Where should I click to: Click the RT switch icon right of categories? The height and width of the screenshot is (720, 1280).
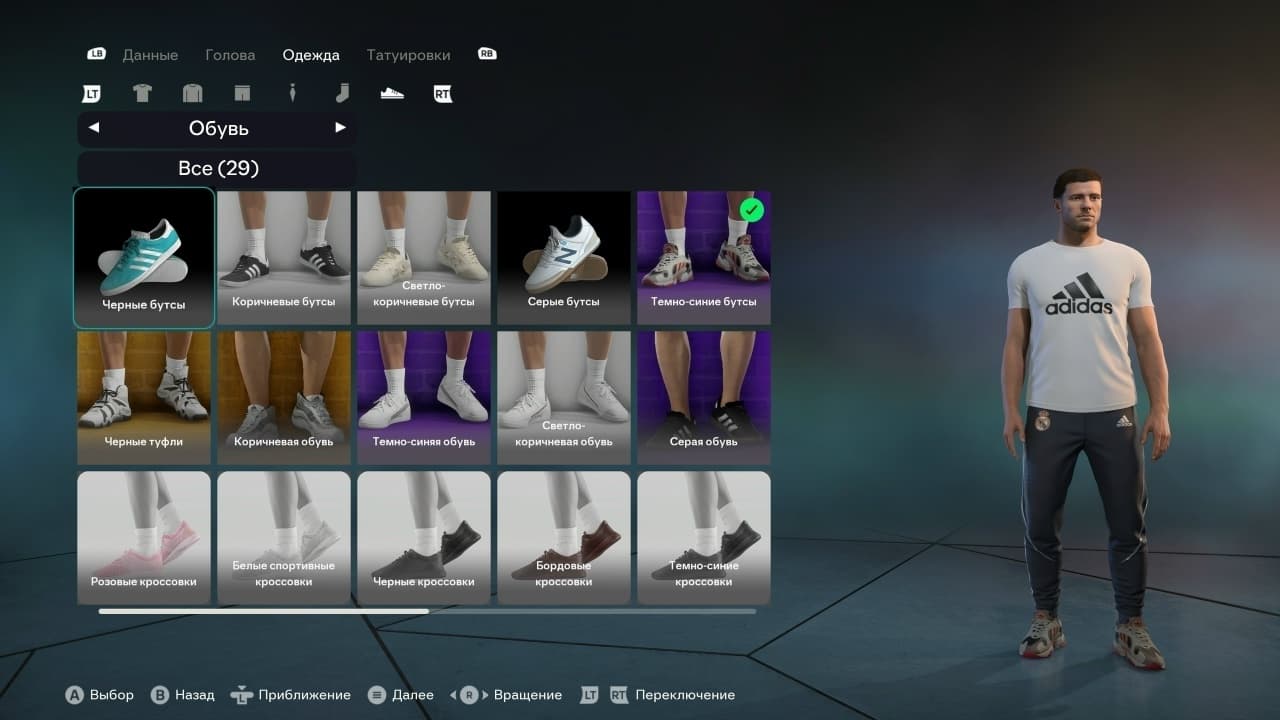pos(441,93)
